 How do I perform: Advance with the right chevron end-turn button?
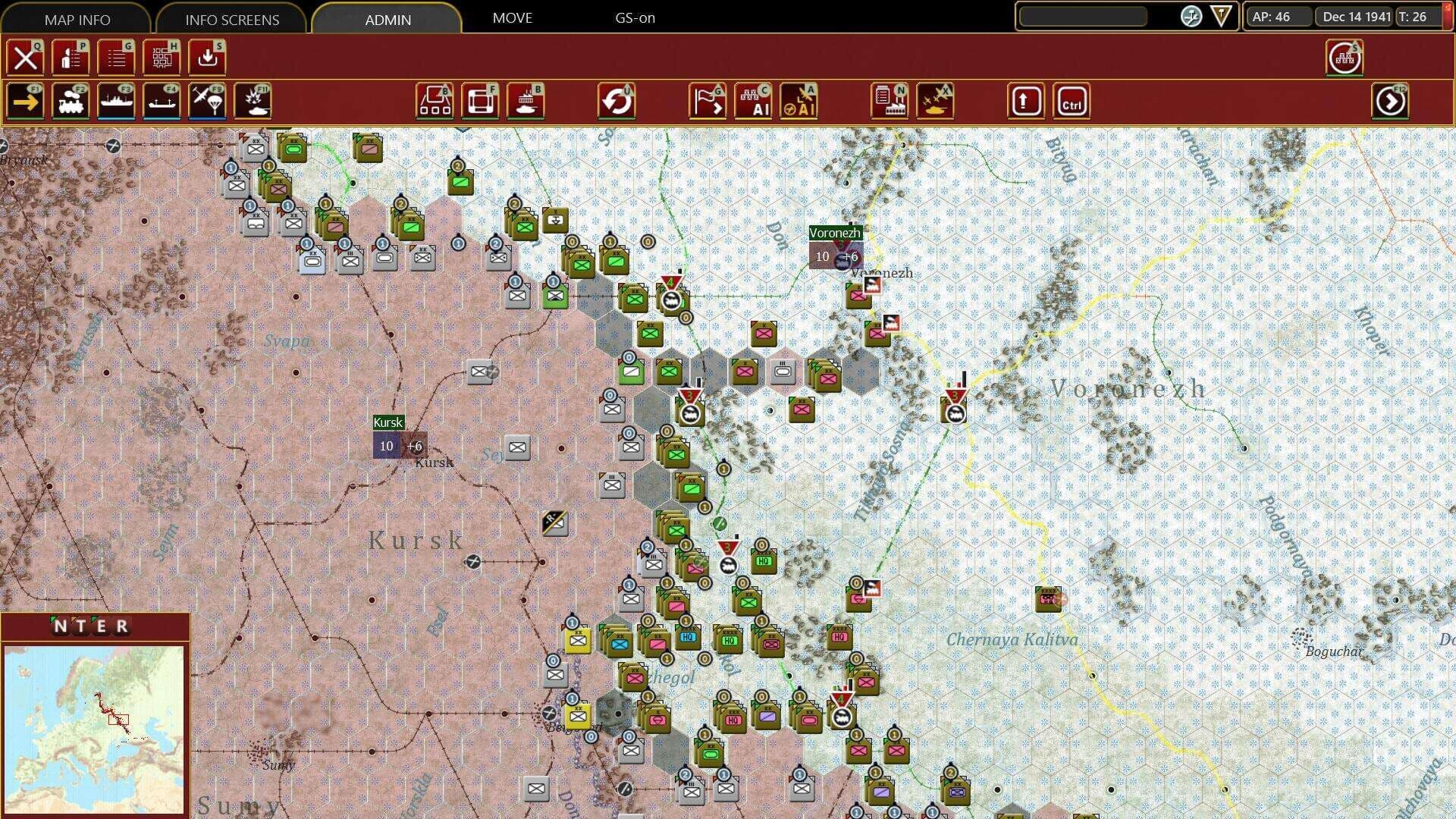click(x=1390, y=102)
